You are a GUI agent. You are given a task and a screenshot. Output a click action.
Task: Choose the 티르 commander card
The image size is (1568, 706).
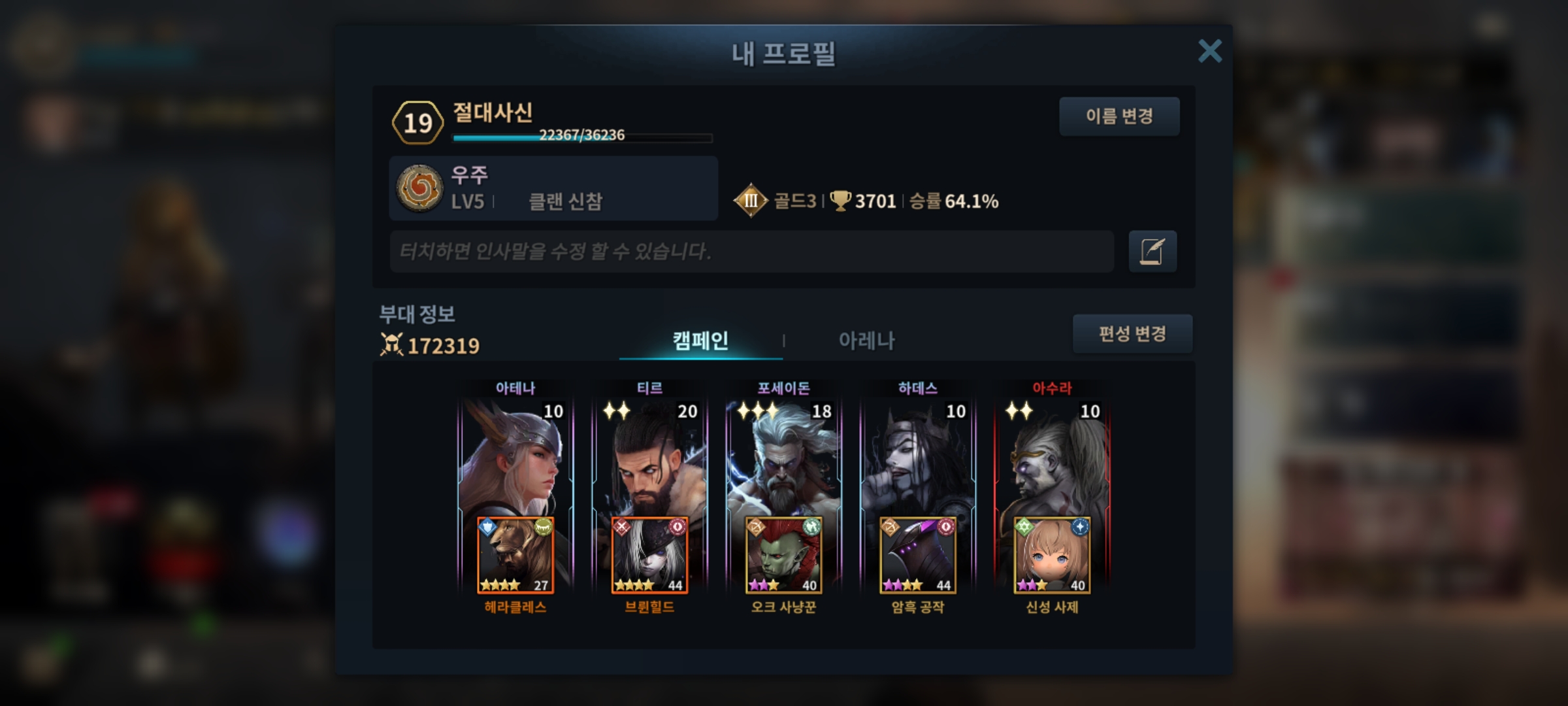click(x=649, y=458)
